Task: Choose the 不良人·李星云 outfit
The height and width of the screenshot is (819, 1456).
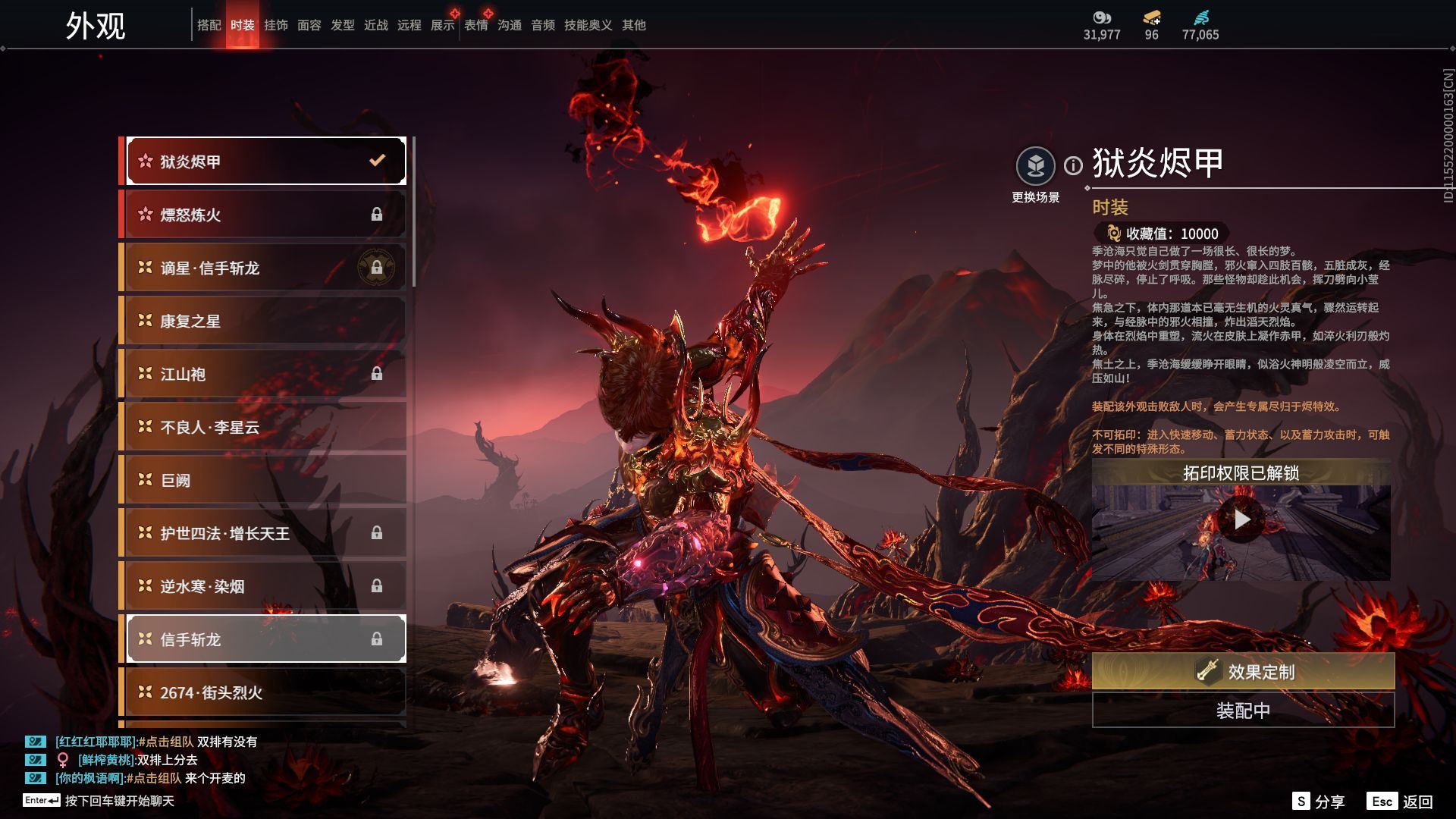Action: pyautogui.click(x=265, y=427)
